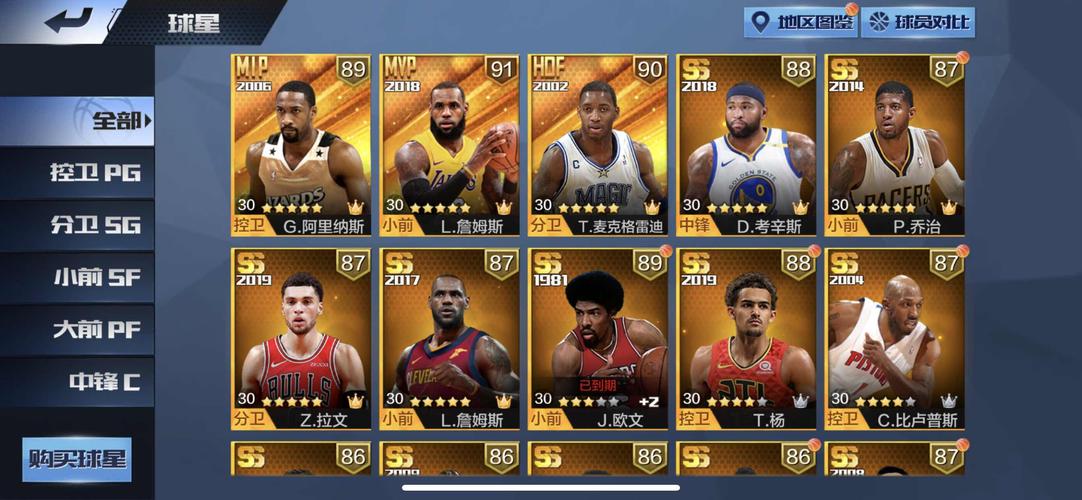Screen dimensions: 1082x500
Task: Open the 购买球星 shop button
Action: (x=77, y=459)
